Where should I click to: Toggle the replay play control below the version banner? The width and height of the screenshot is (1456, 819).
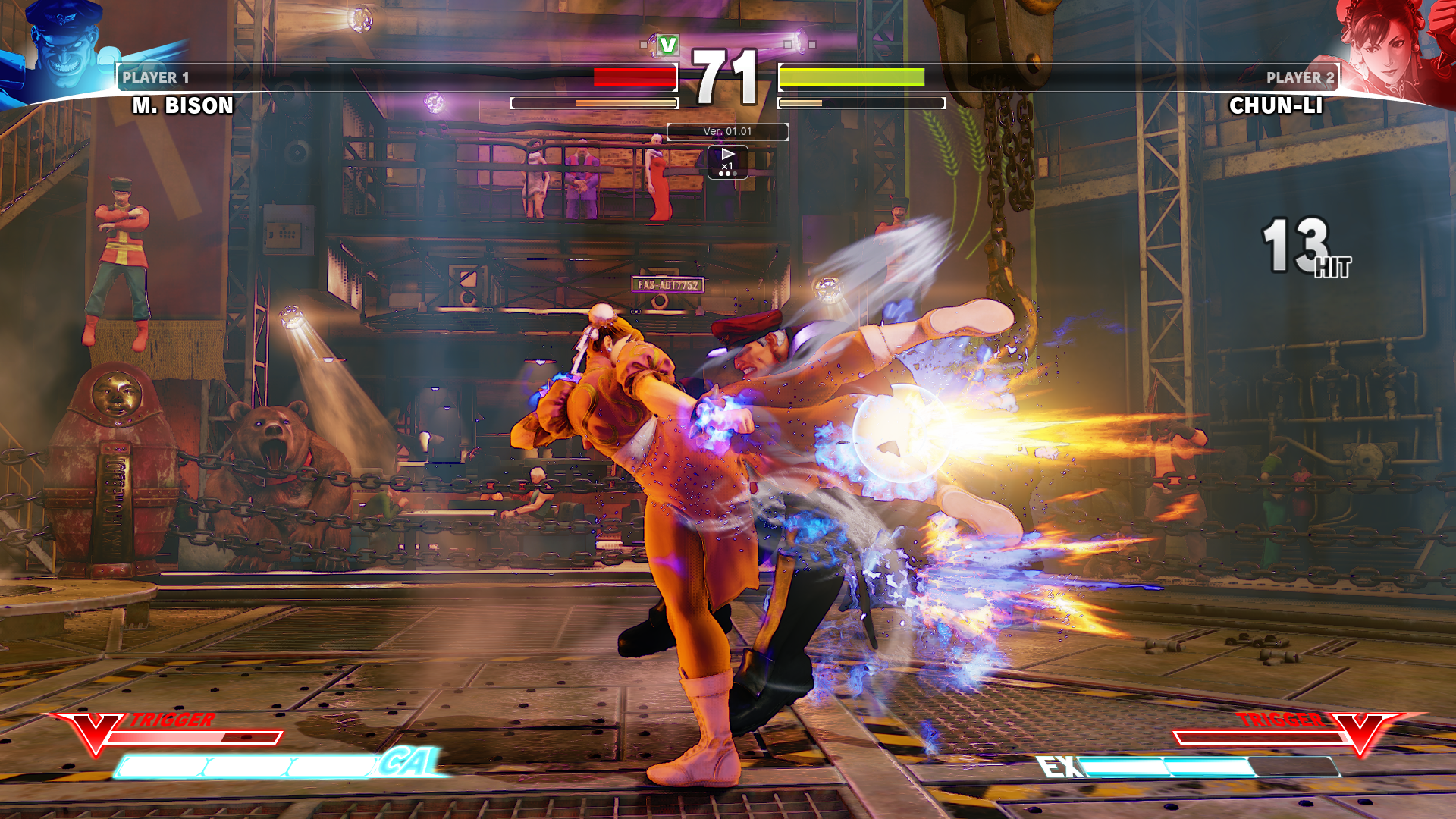pyautogui.click(x=727, y=155)
